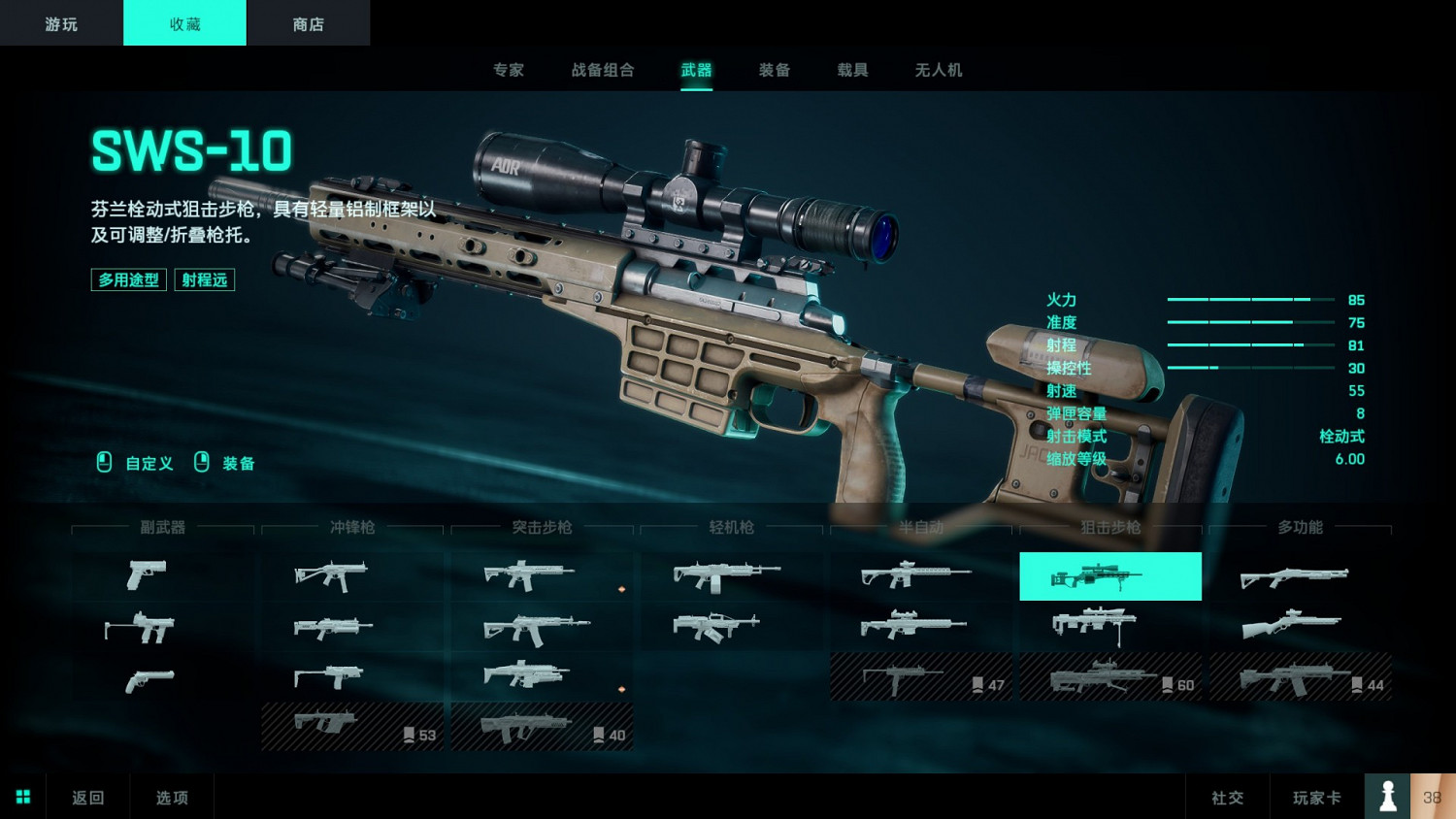This screenshot has width=1456, height=819.
Task: Switch to the 游玩 top tab
Action: click(61, 23)
